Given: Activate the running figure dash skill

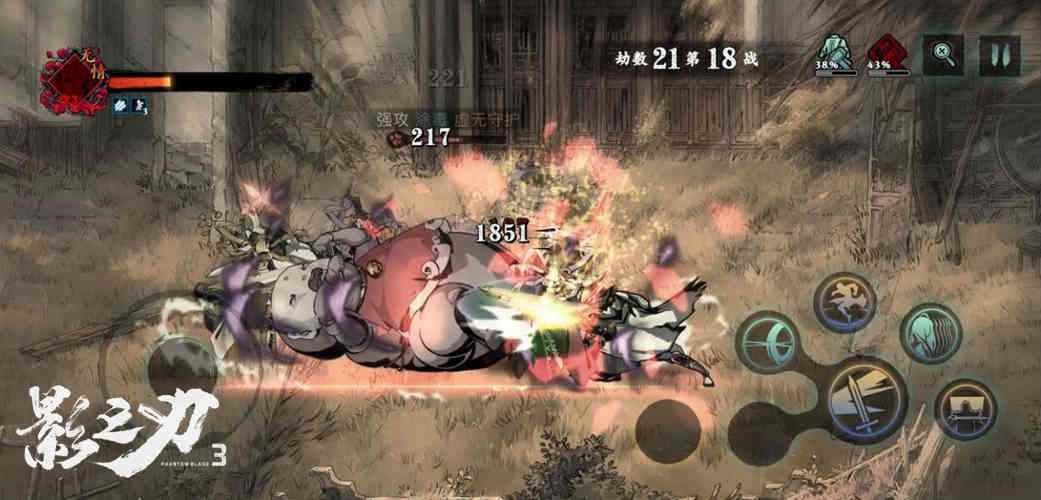Looking at the screenshot, I should coord(844,301).
